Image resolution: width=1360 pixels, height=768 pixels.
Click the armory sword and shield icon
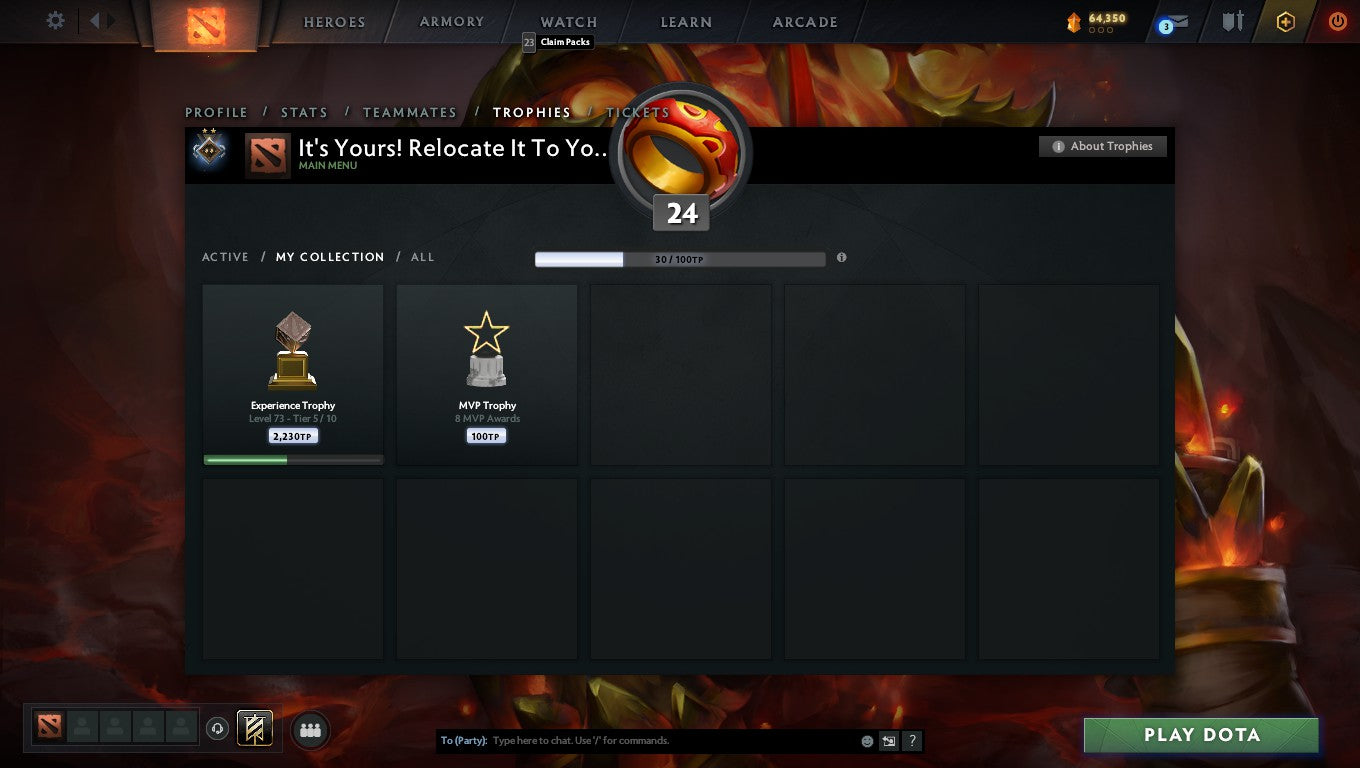click(1232, 21)
